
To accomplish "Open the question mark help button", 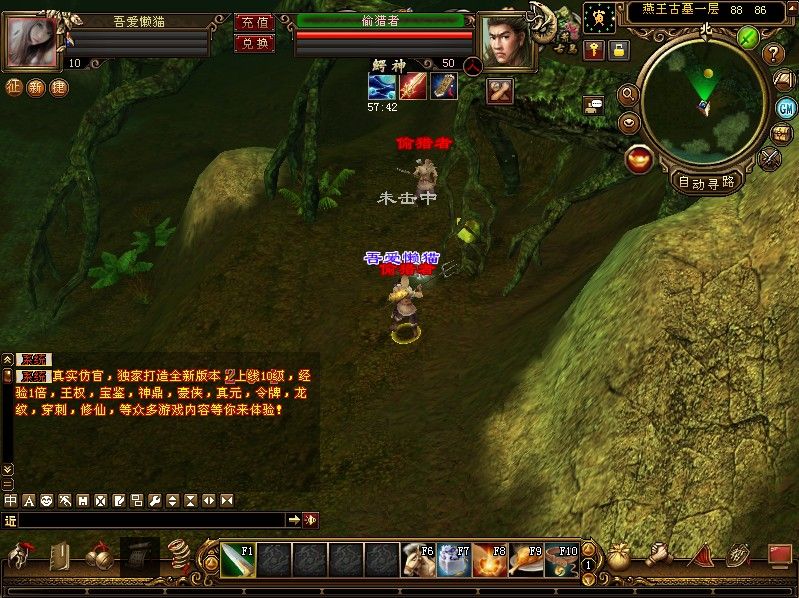I will click(773, 54).
